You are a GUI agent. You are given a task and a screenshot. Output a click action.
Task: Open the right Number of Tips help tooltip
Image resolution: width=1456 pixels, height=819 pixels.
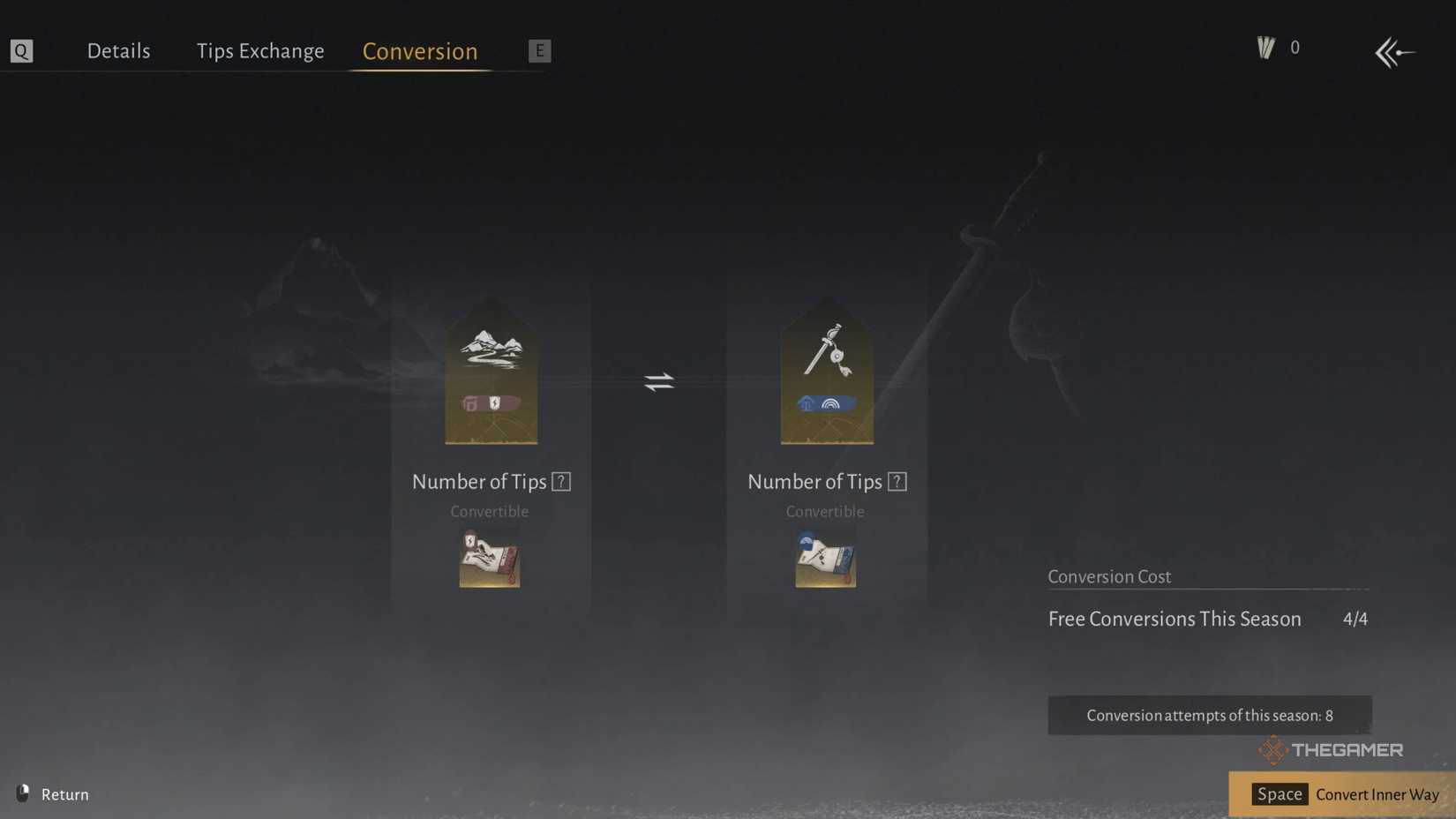897,481
